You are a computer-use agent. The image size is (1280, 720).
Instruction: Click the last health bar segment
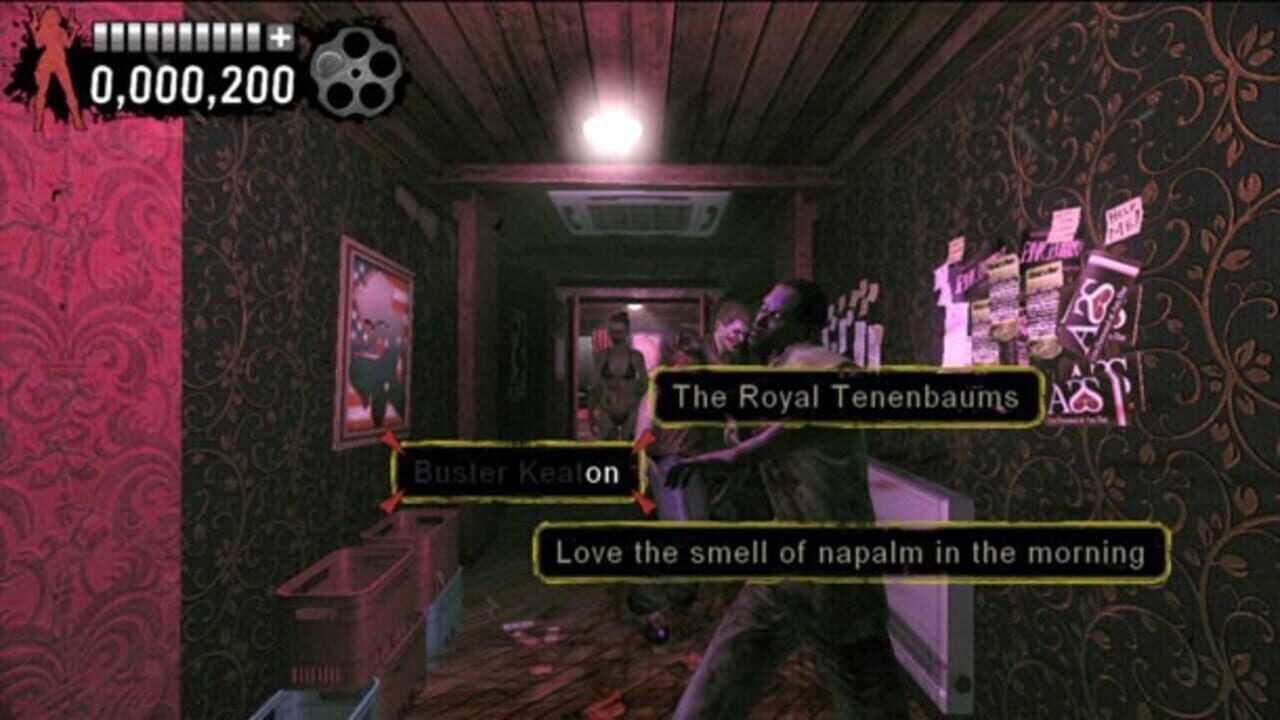(x=253, y=38)
